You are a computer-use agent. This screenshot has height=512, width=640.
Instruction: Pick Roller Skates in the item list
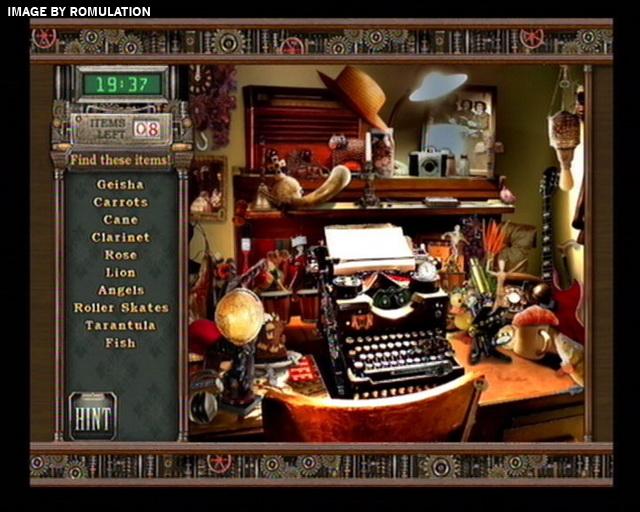(121, 308)
